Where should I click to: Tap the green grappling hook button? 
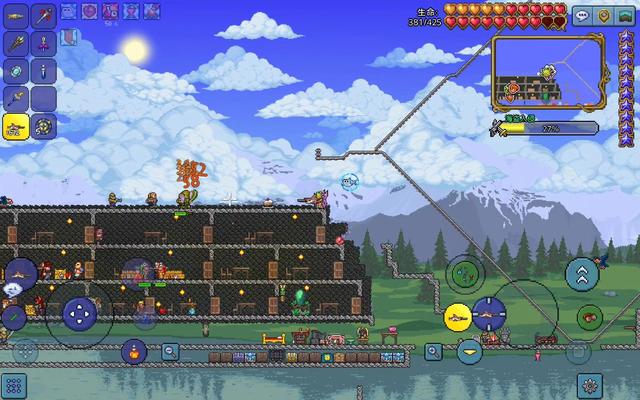pos(464,272)
